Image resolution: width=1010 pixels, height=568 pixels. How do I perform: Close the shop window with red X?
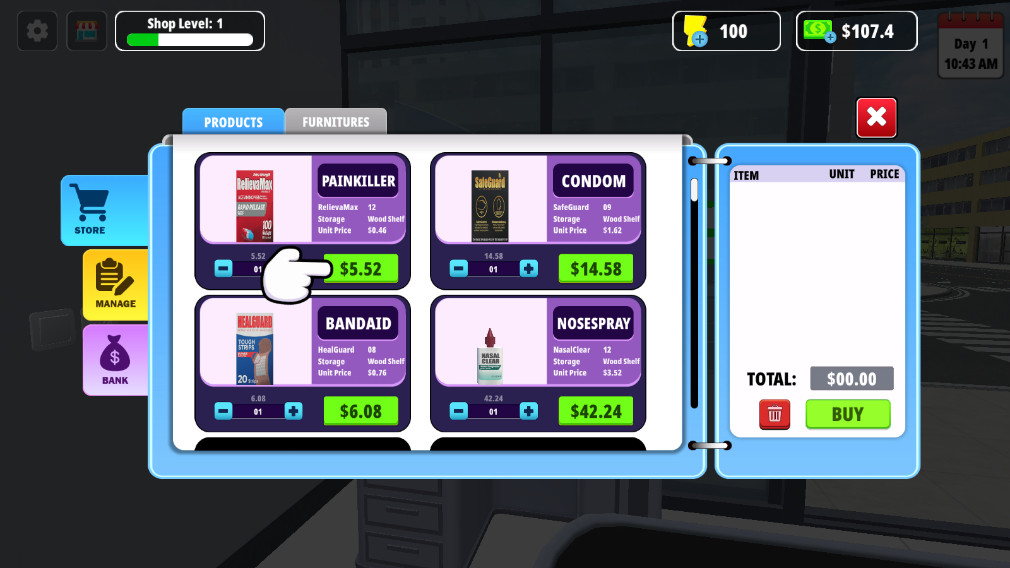pos(876,118)
